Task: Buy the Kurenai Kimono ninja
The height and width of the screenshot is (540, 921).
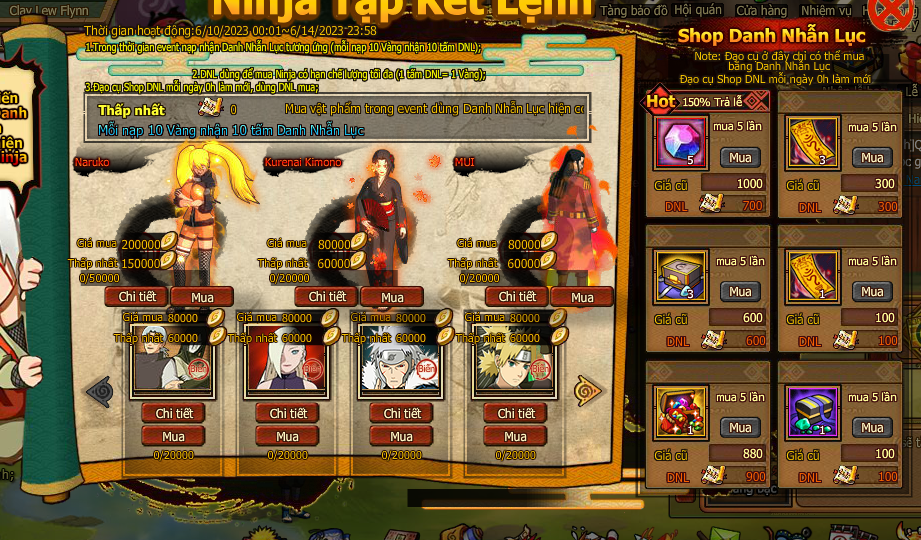Action: tap(392, 297)
